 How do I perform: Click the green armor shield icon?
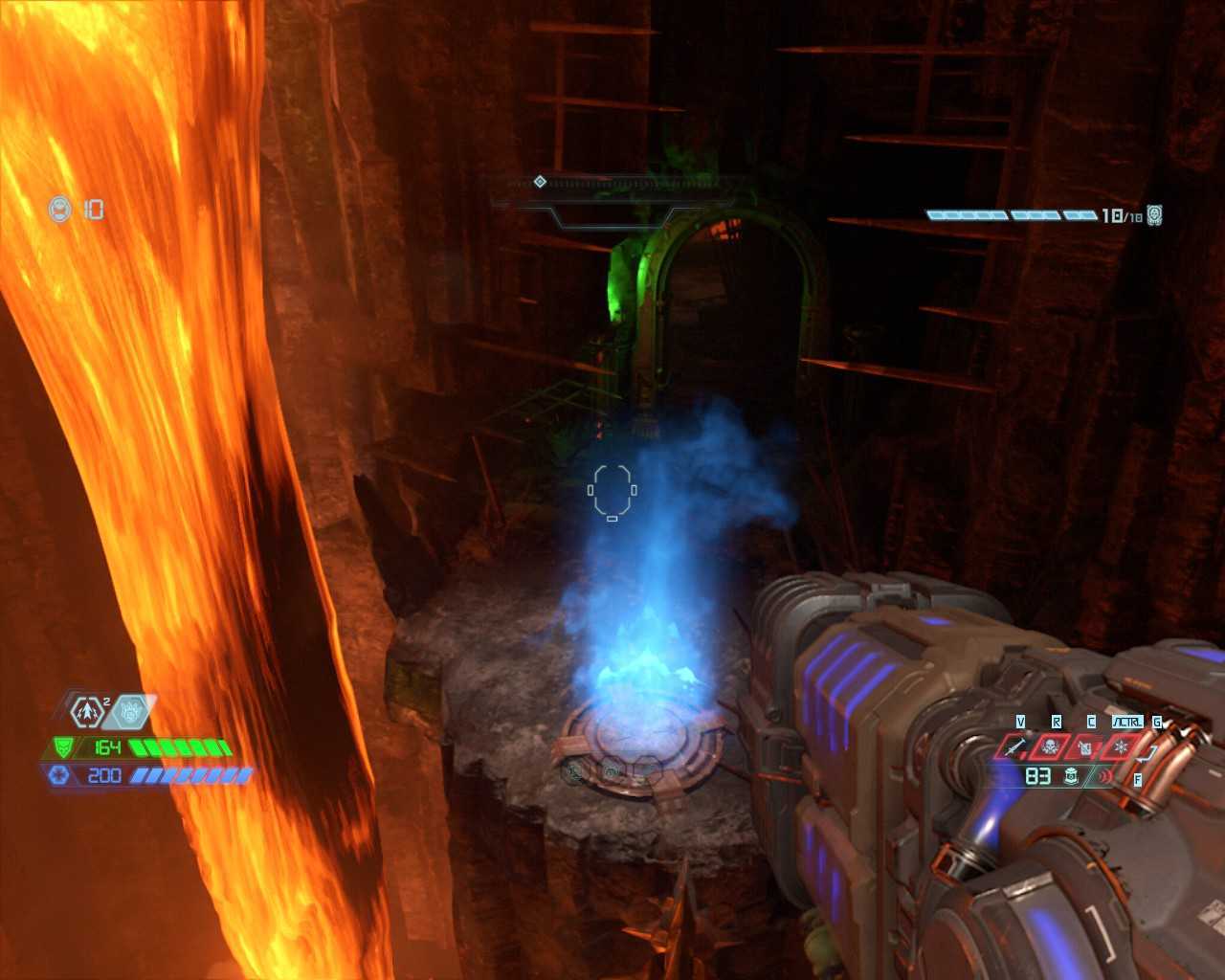pyautogui.click(x=63, y=747)
